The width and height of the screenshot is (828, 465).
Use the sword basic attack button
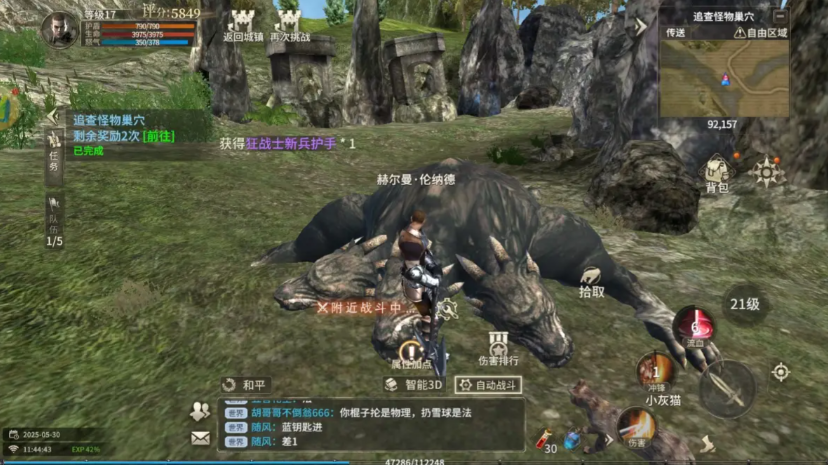[726, 388]
